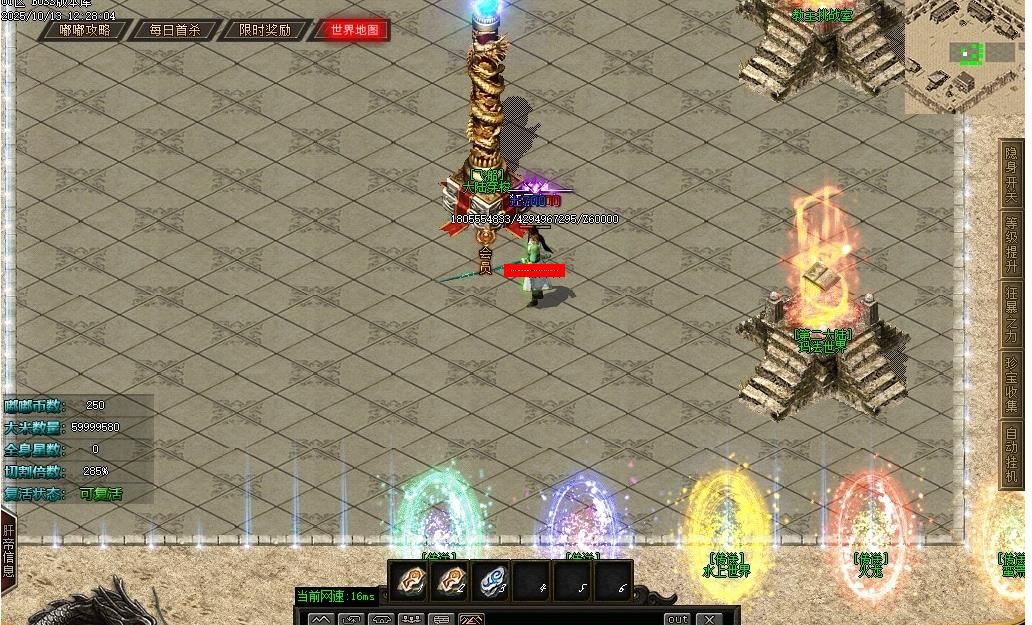Open the 等级提升 level up panel
Image resolution: width=1032 pixels, height=625 pixels.
pyautogui.click(x=1011, y=242)
